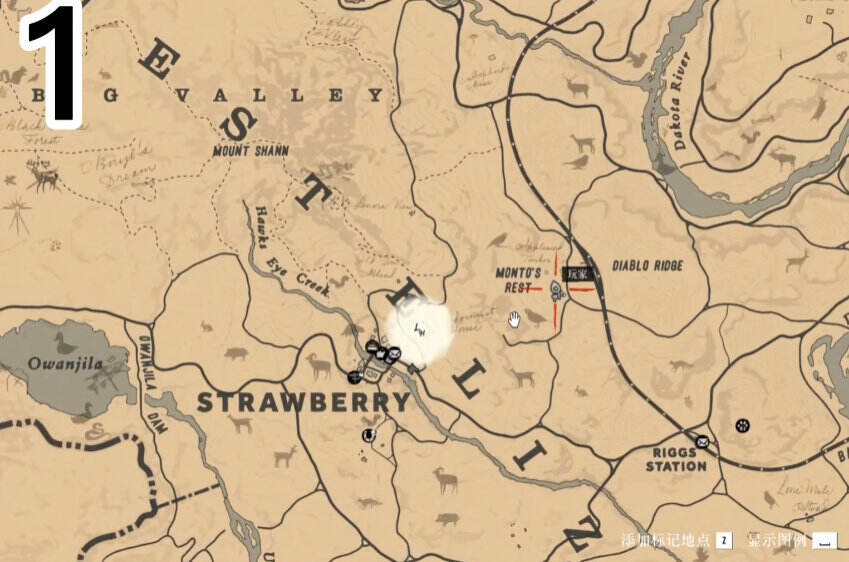Screen dimensions: 849x562
Task: Click the envelope post office icon at Riggs Station
Action: 702,441
